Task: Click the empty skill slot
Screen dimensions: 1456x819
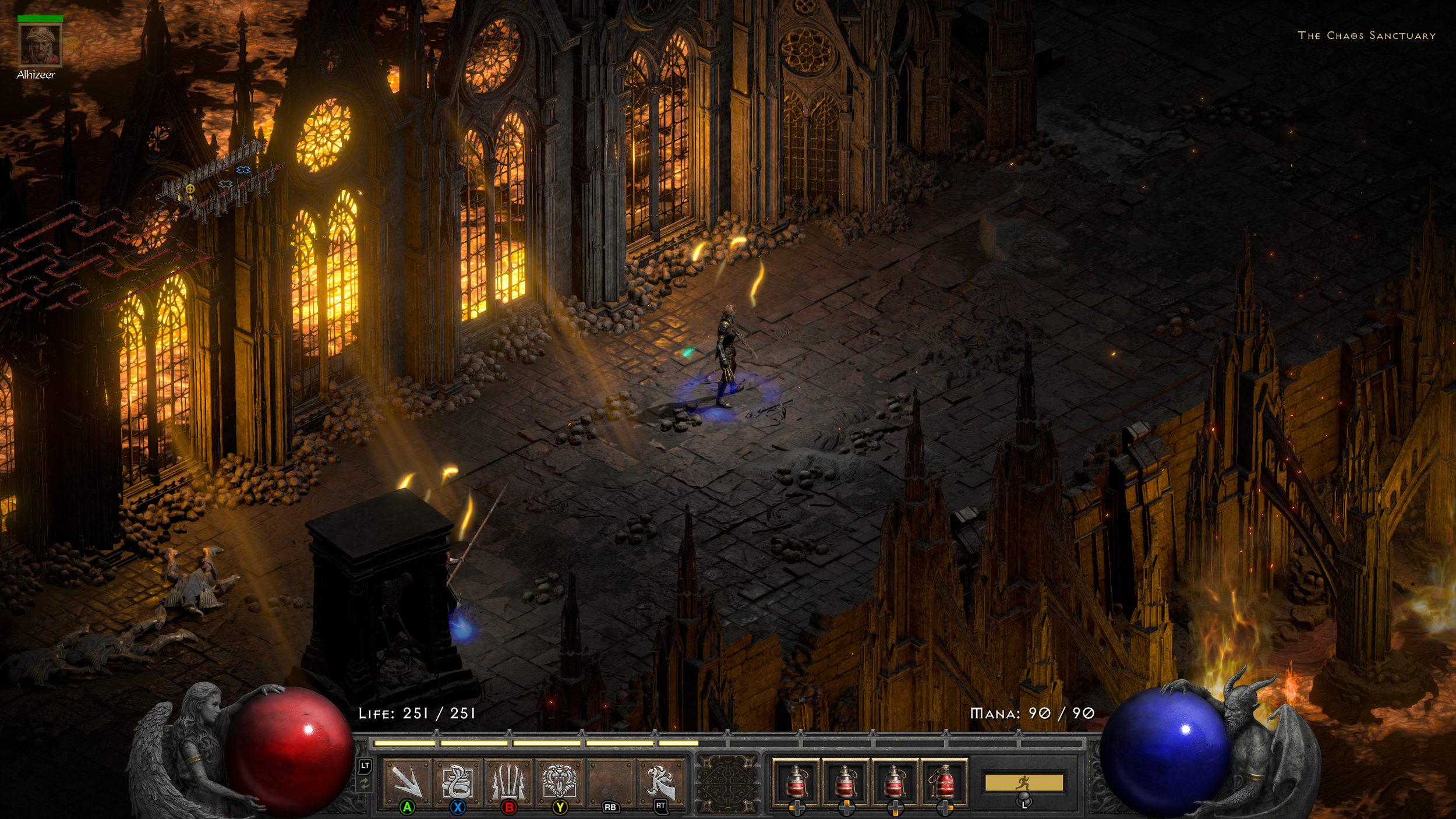Action: [x=610, y=781]
